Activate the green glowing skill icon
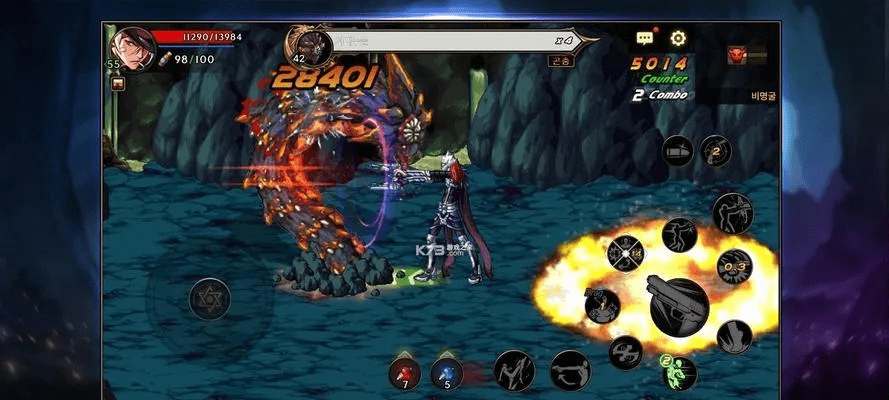Image resolution: width=889 pixels, height=400 pixels. (678, 371)
